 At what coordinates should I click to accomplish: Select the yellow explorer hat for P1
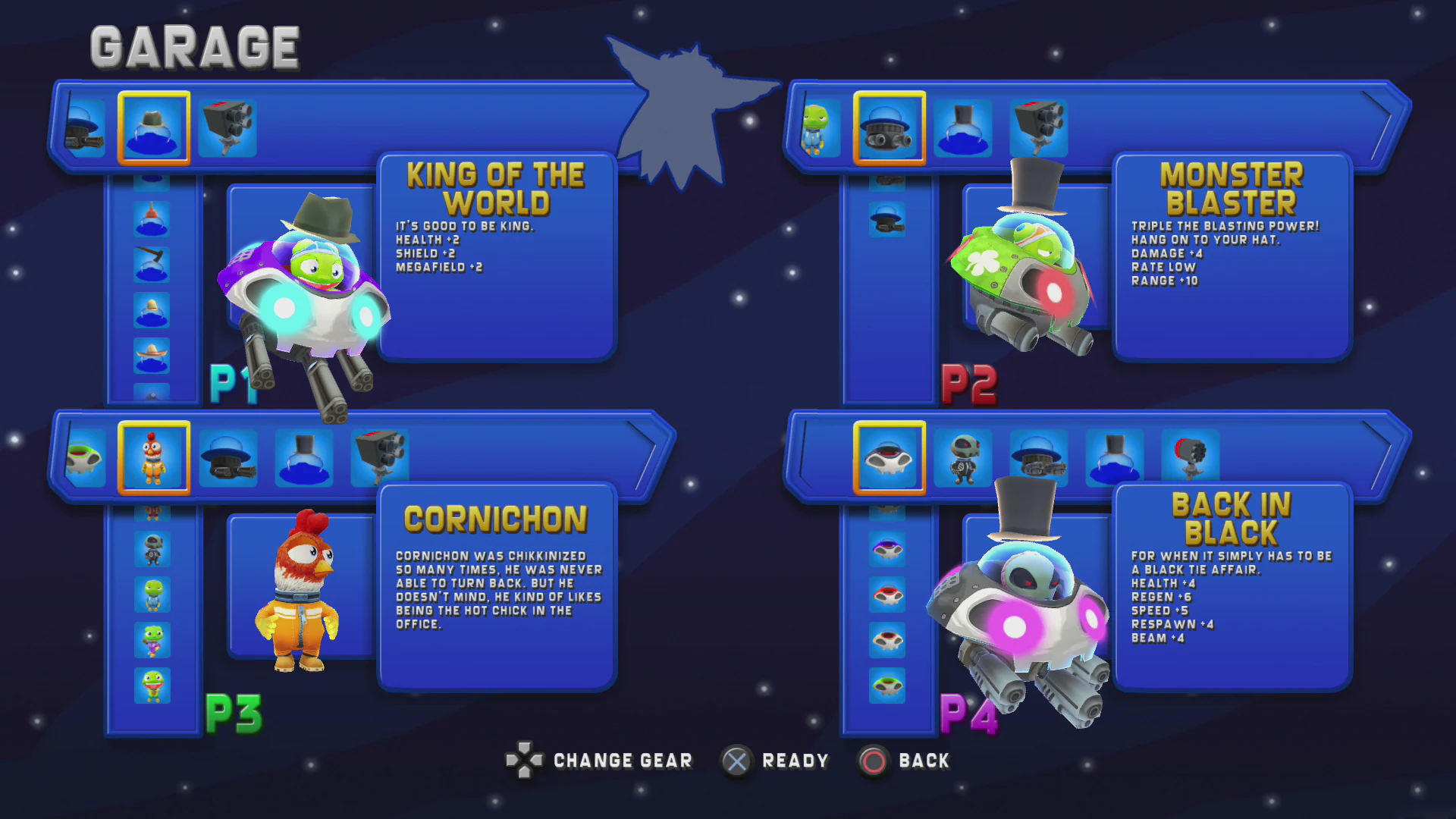[x=152, y=309]
